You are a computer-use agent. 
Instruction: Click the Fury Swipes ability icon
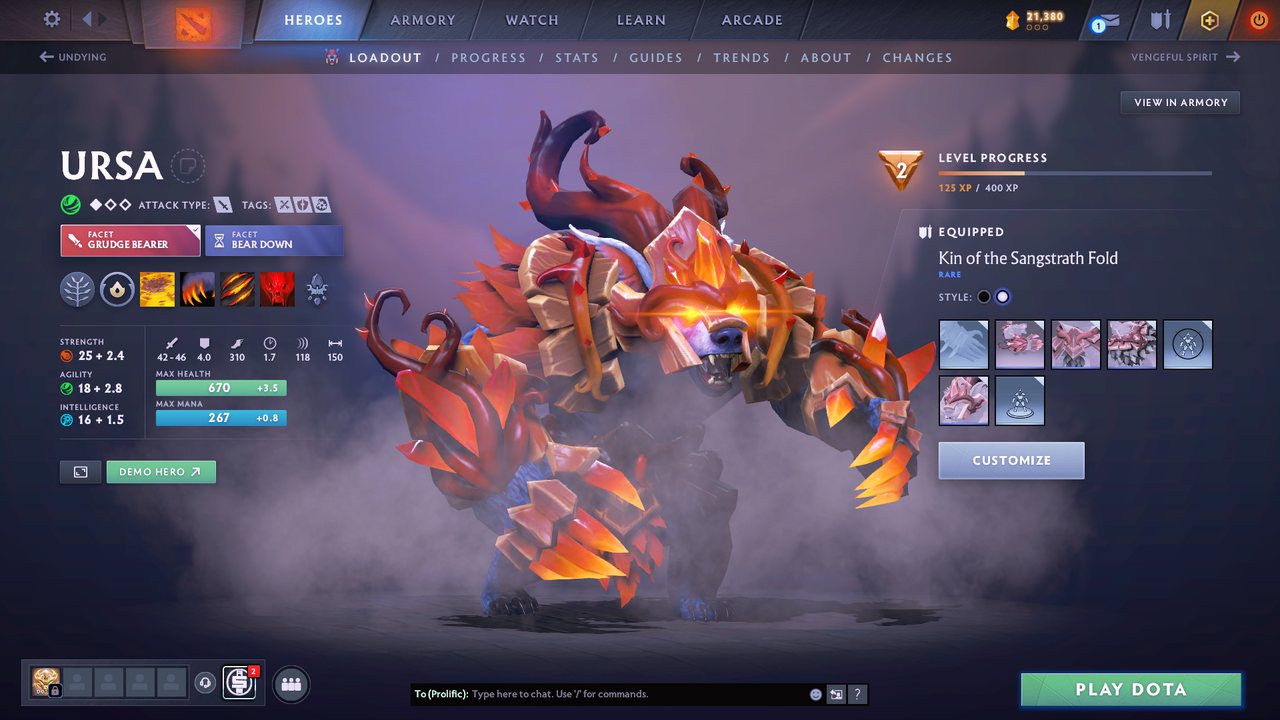[x=237, y=289]
